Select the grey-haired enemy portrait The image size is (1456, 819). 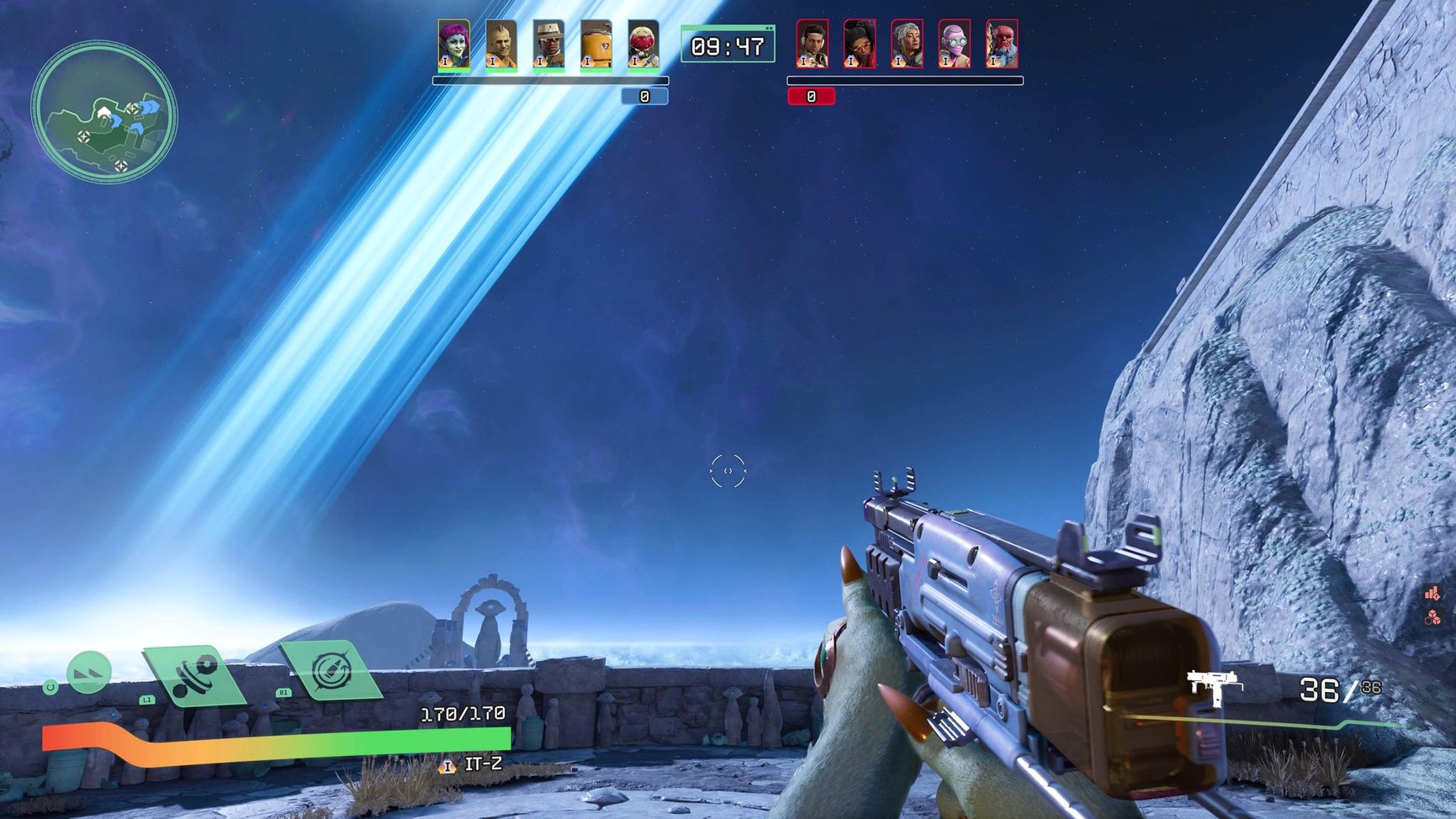coord(907,45)
